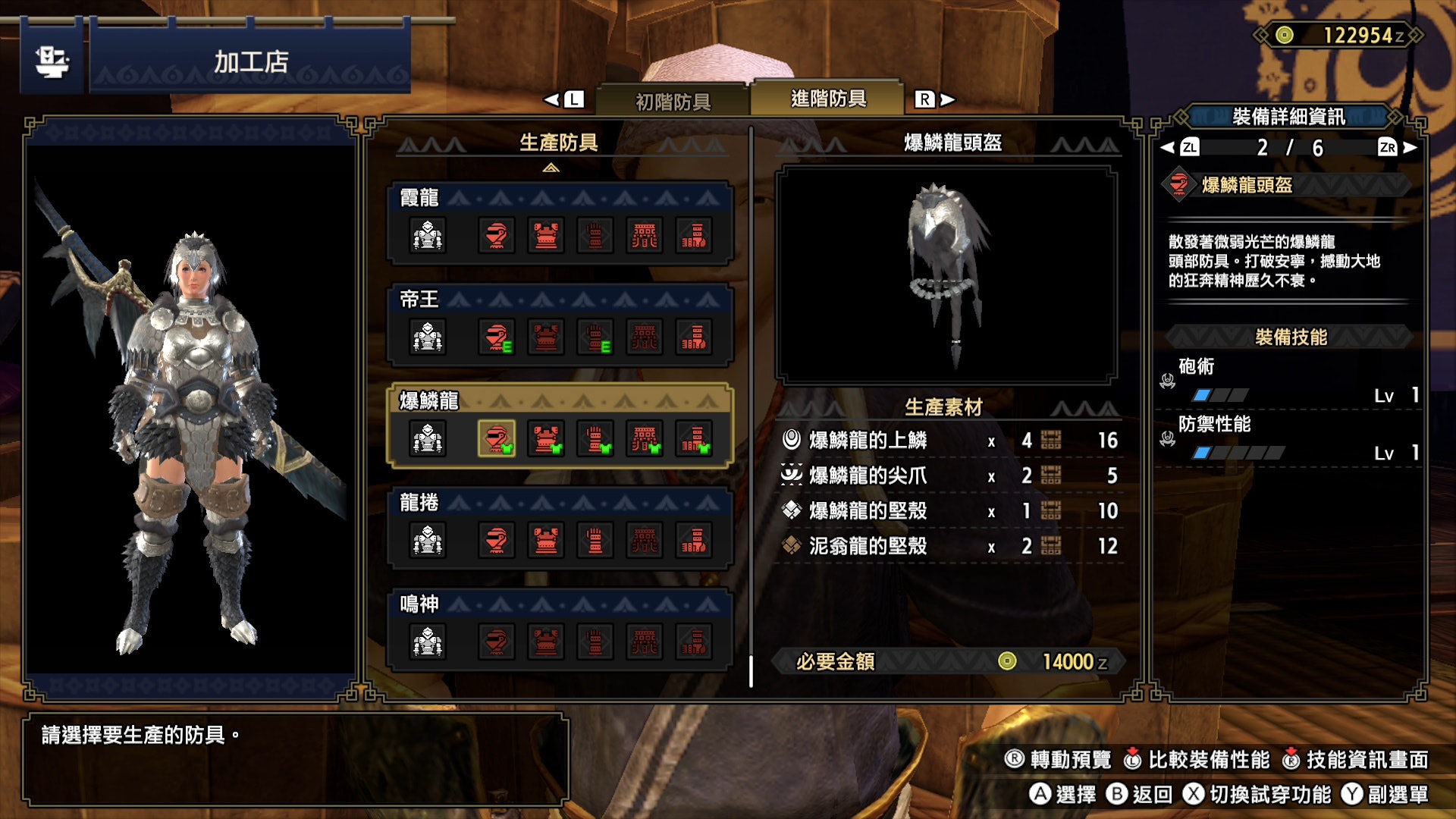
Task: Go to previous equipment detail page arrow
Action: point(1169,148)
